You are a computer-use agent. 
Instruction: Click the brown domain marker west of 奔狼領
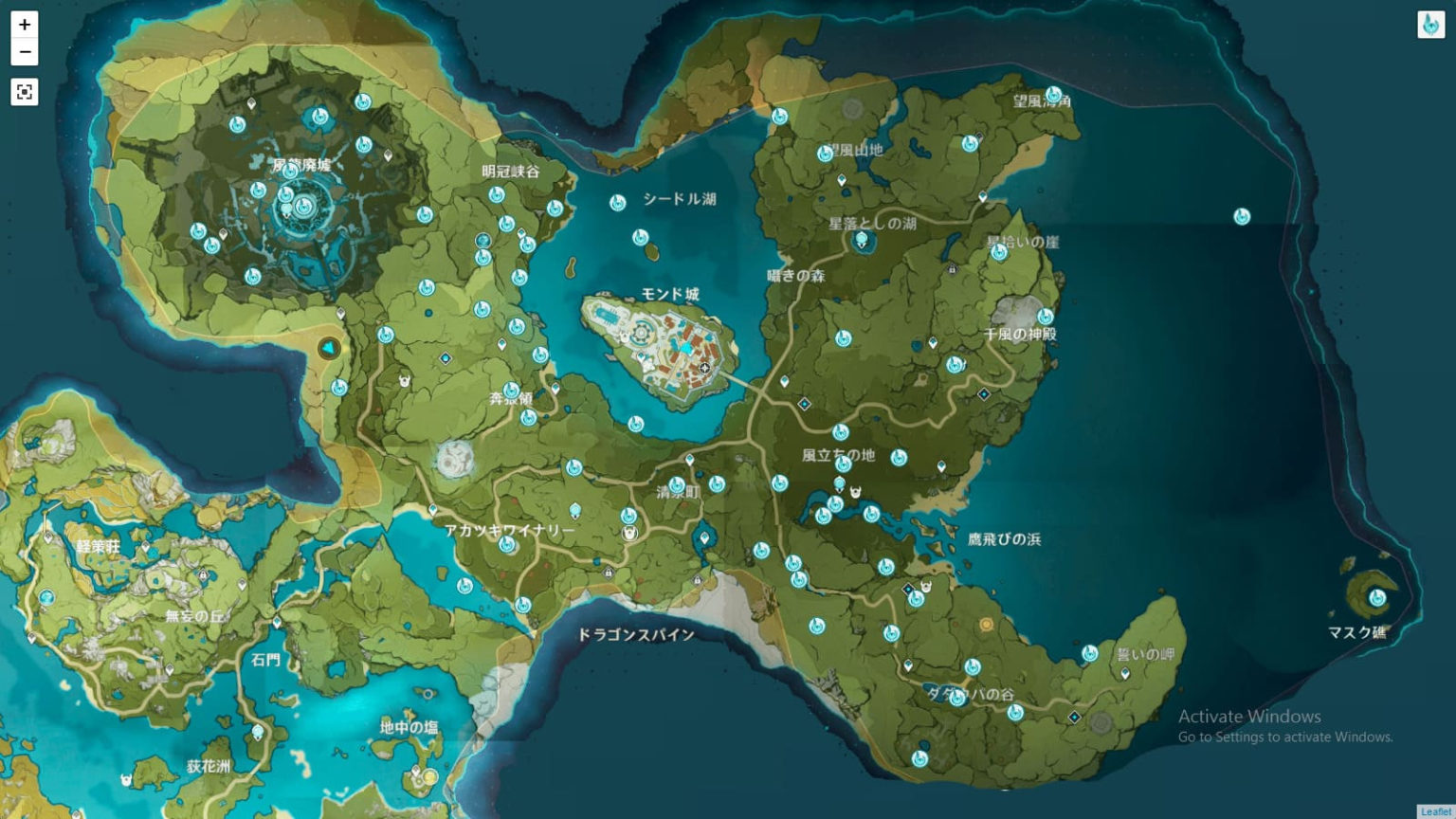pos(327,349)
